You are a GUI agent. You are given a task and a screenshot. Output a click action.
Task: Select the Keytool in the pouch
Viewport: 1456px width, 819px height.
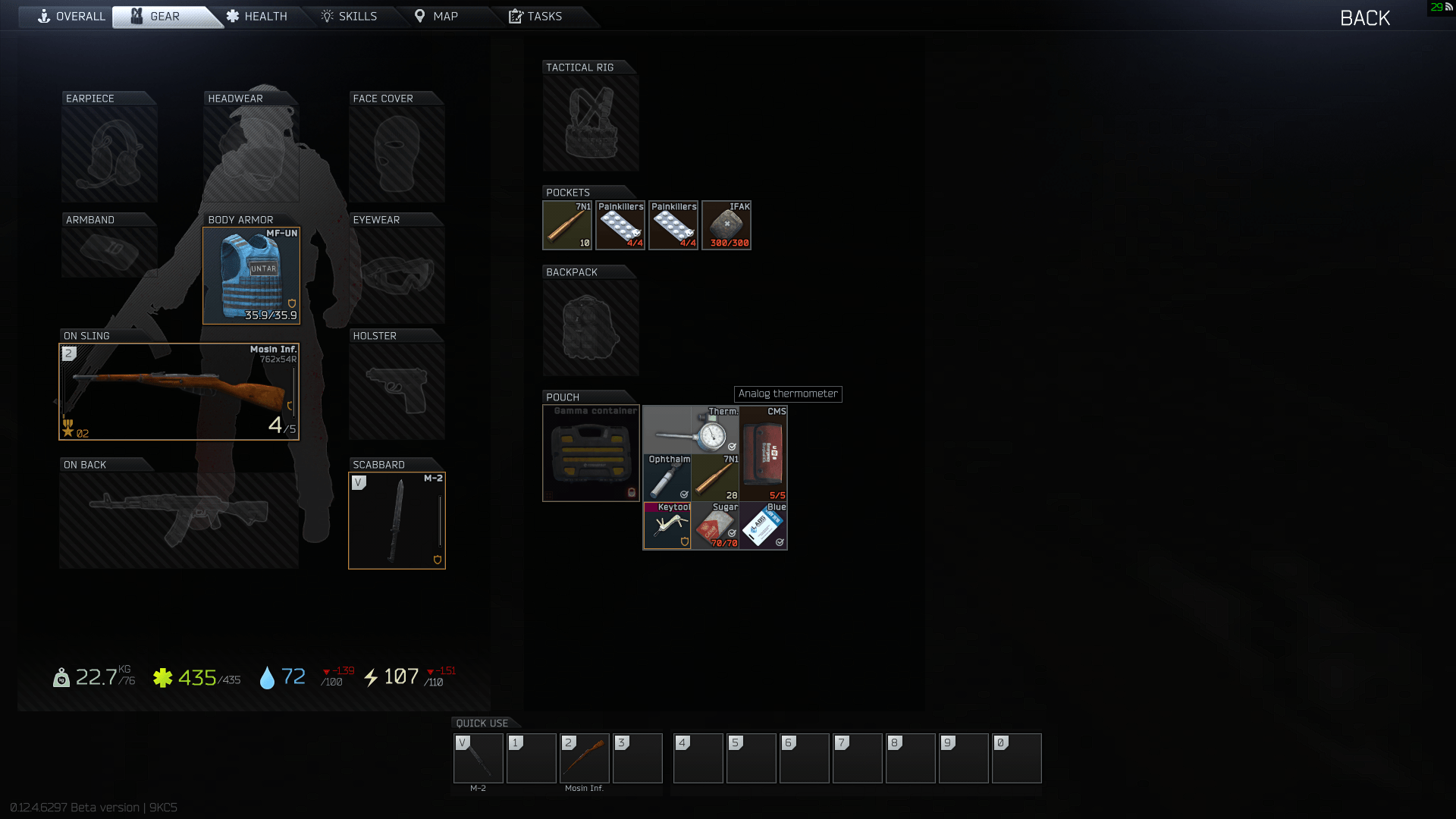pos(667,525)
